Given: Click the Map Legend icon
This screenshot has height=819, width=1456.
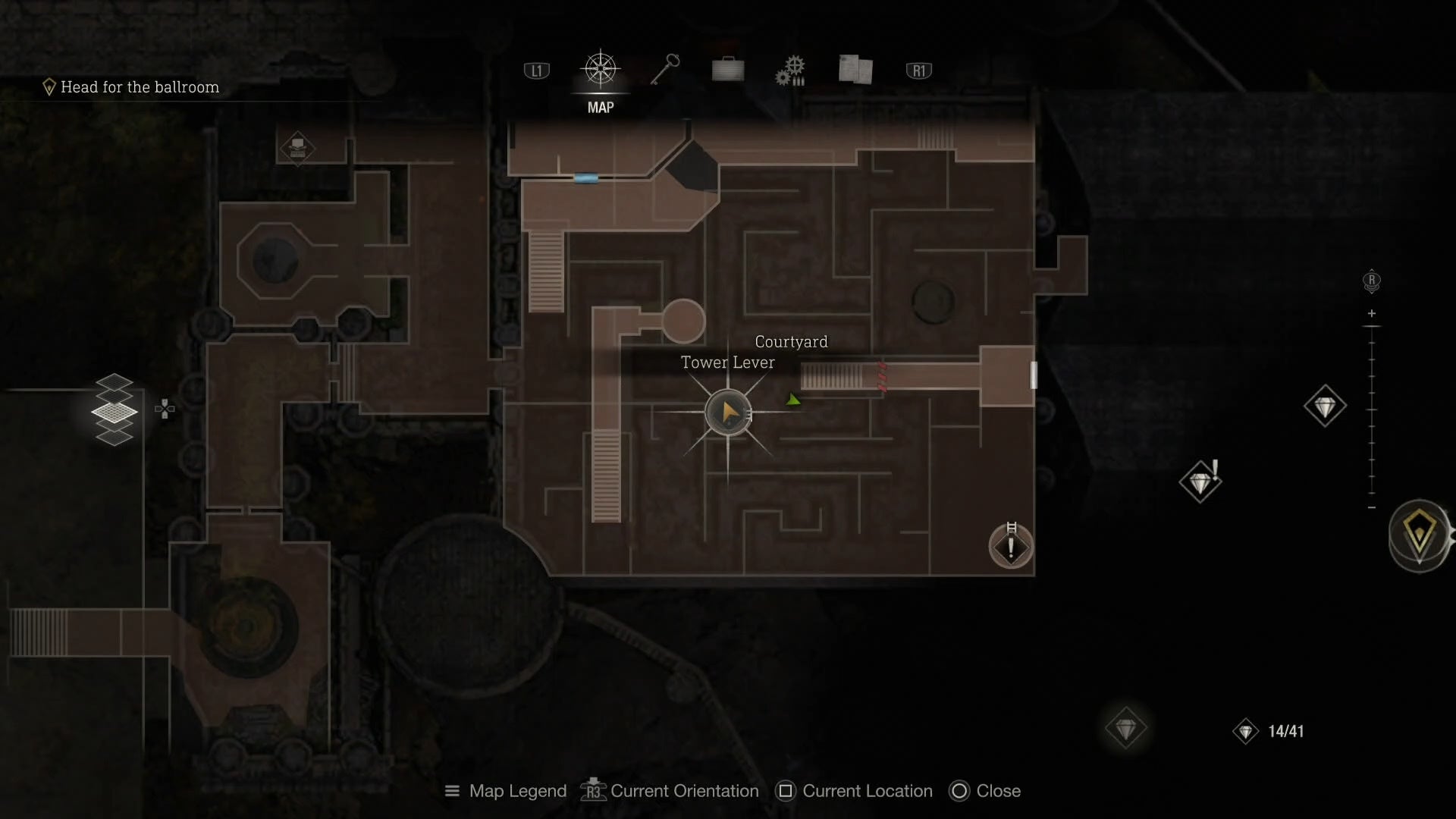Looking at the screenshot, I should (x=451, y=791).
